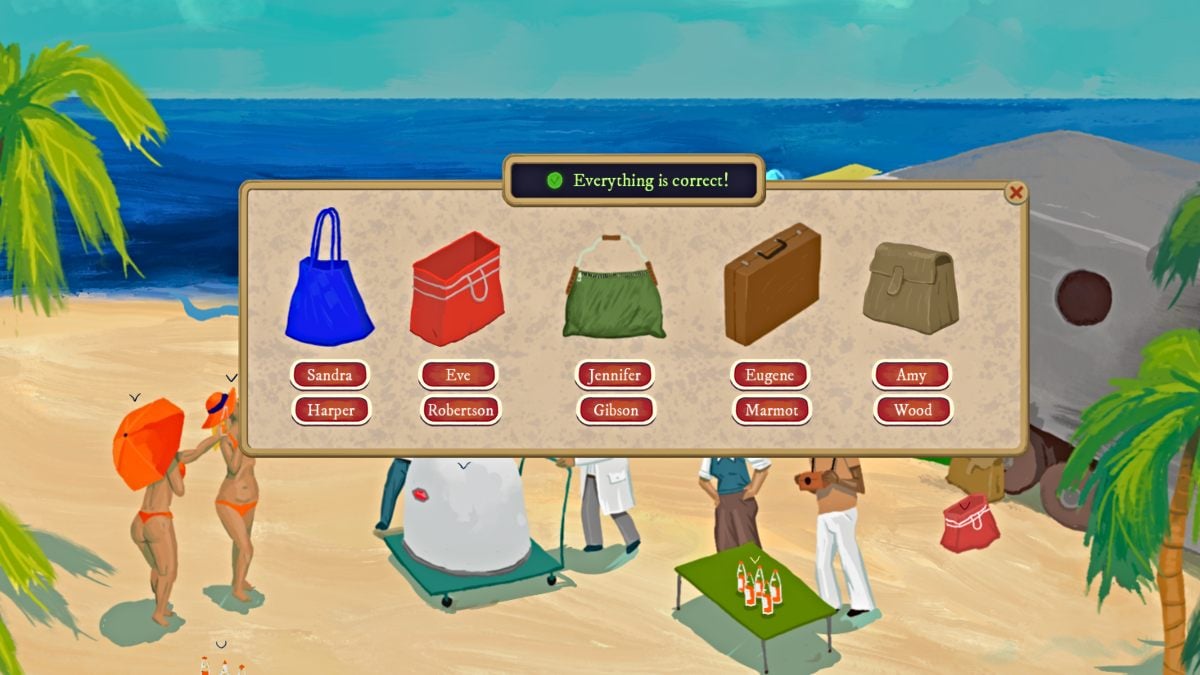Choose the Amy first name label
Viewport: 1200px width, 675px height.
point(911,375)
